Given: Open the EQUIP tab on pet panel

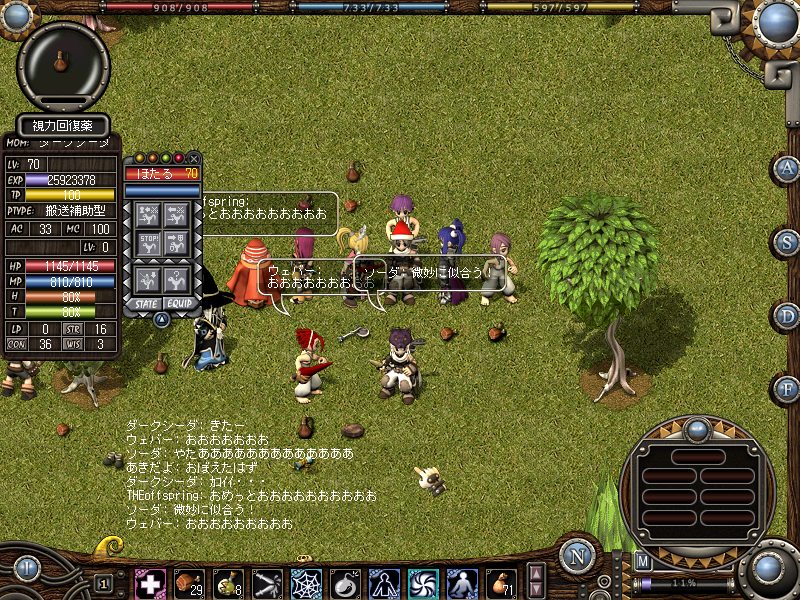Looking at the screenshot, I should tap(180, 302).
